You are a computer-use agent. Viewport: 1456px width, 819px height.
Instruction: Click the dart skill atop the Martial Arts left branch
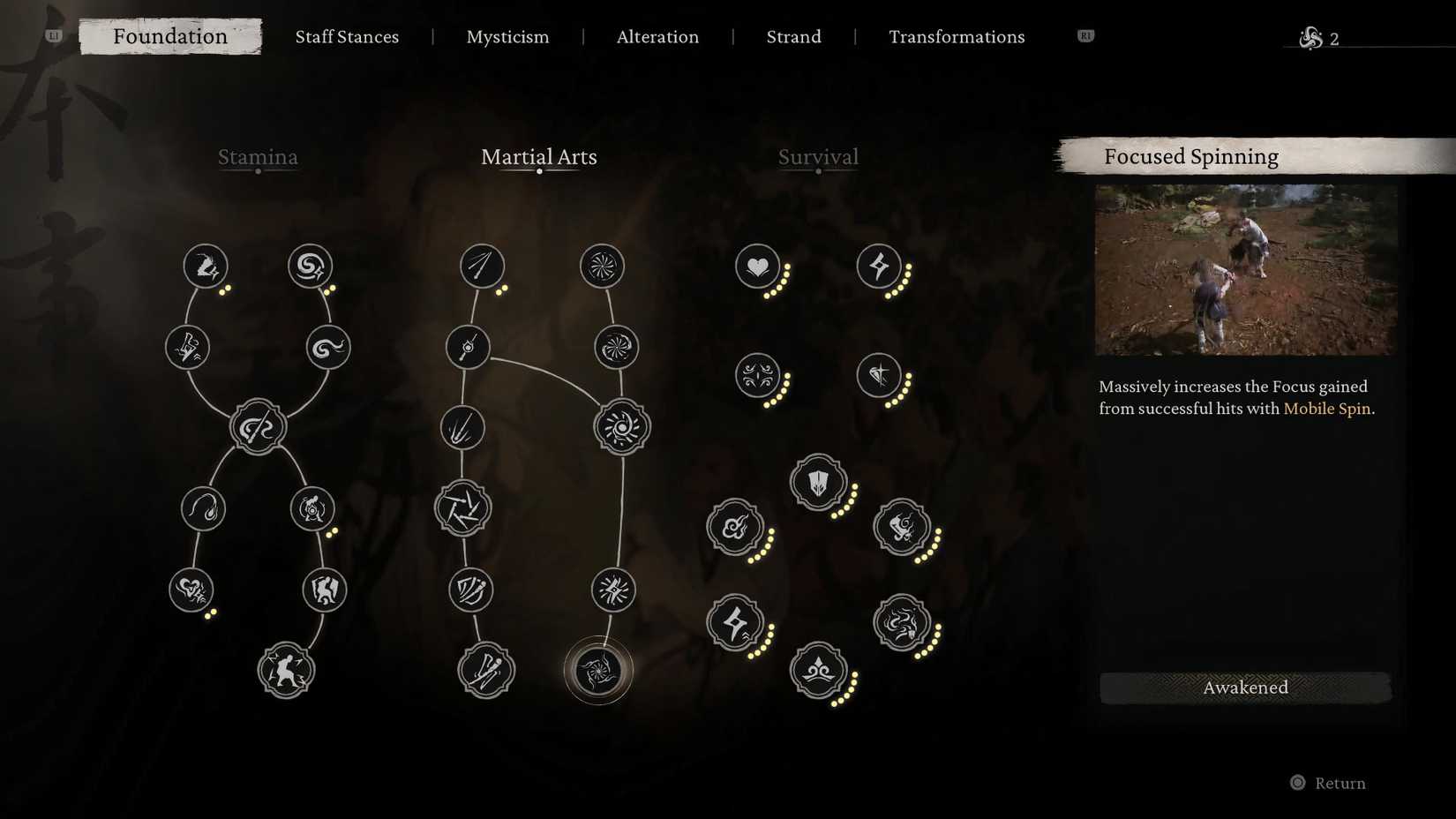coord(482,265)
